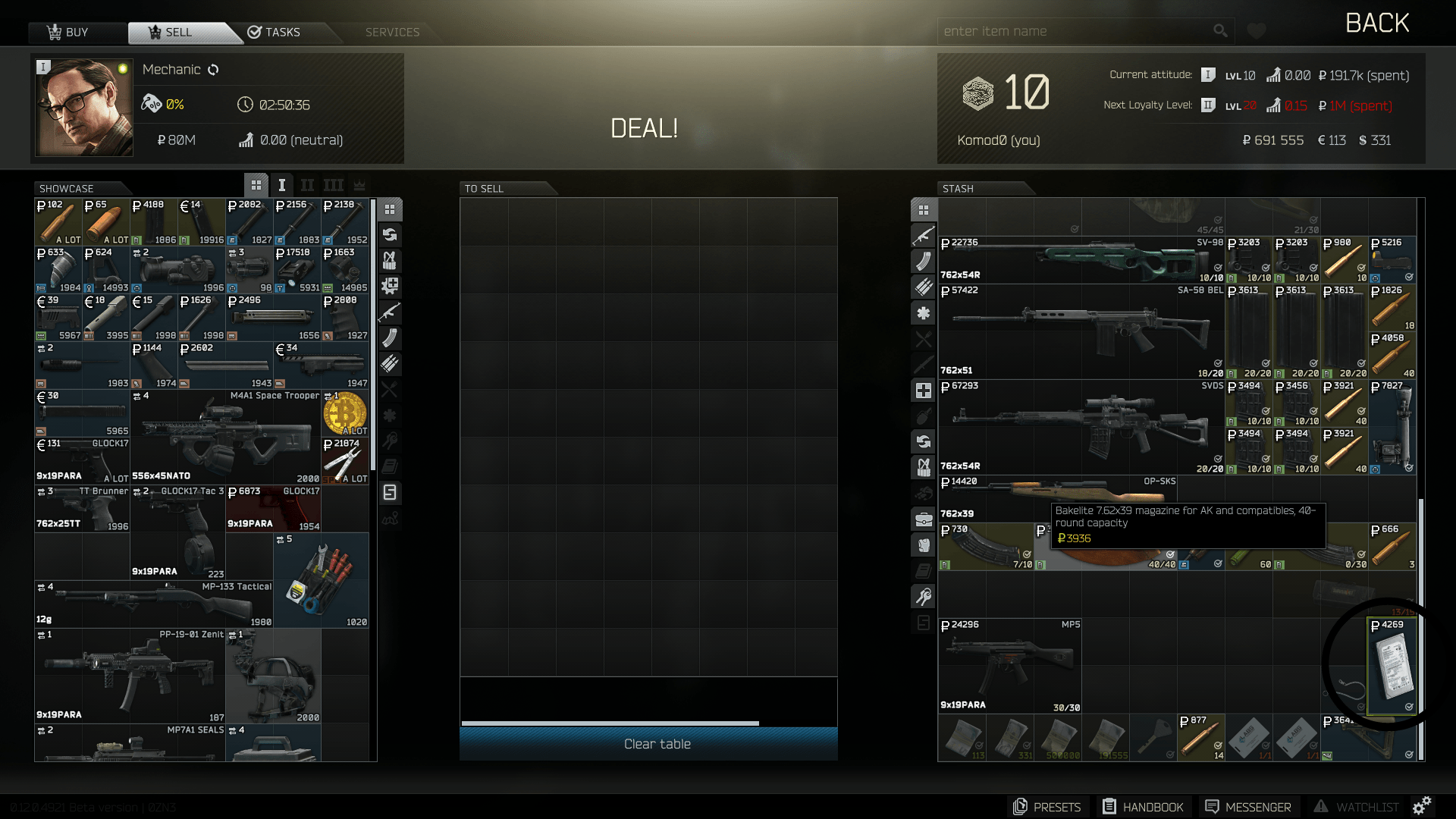1456x819 pixels.
Task: Open the favorites heart next to search bar
Action: 1256,30
